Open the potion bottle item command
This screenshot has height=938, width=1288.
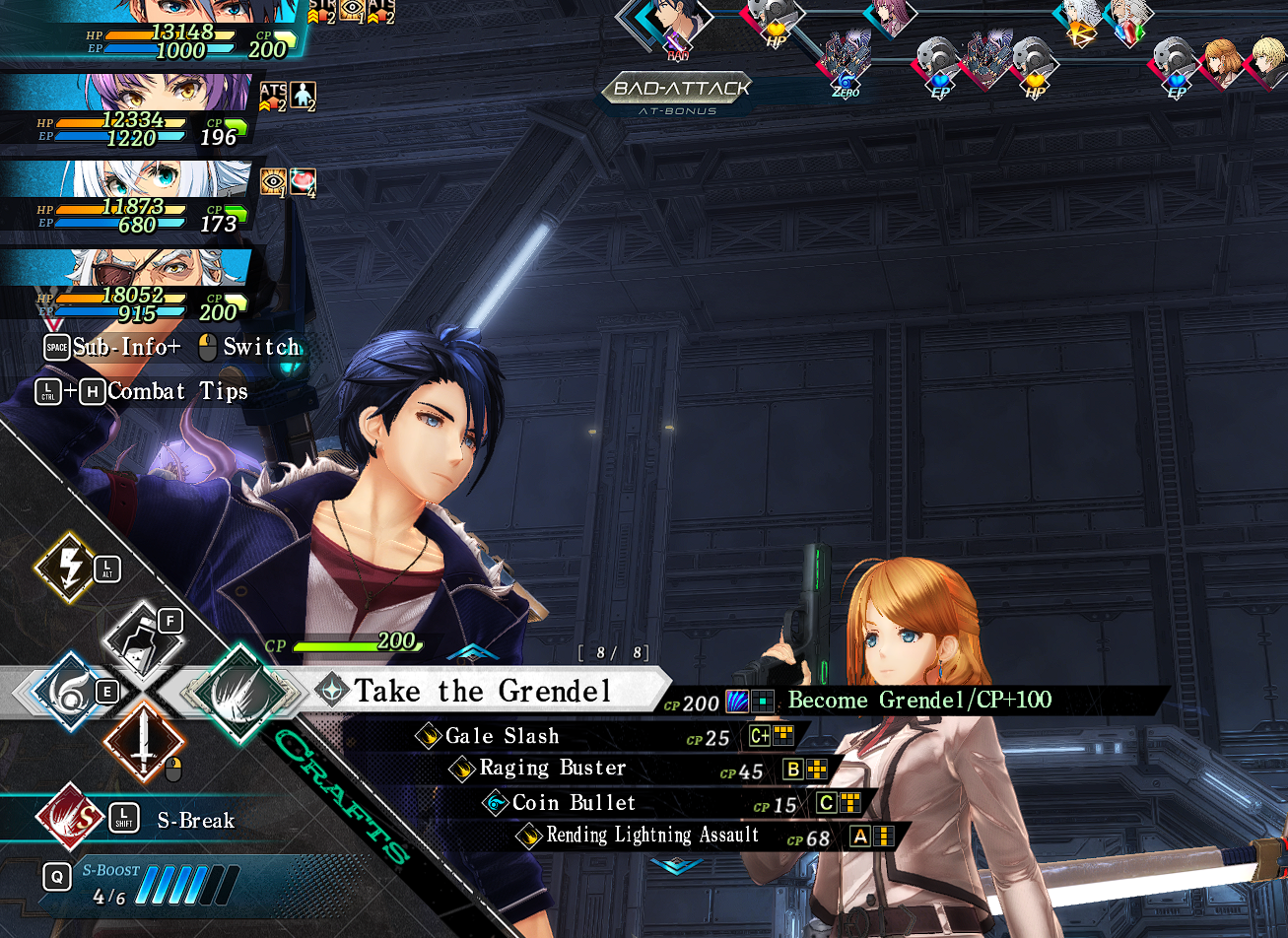[144, 639]
